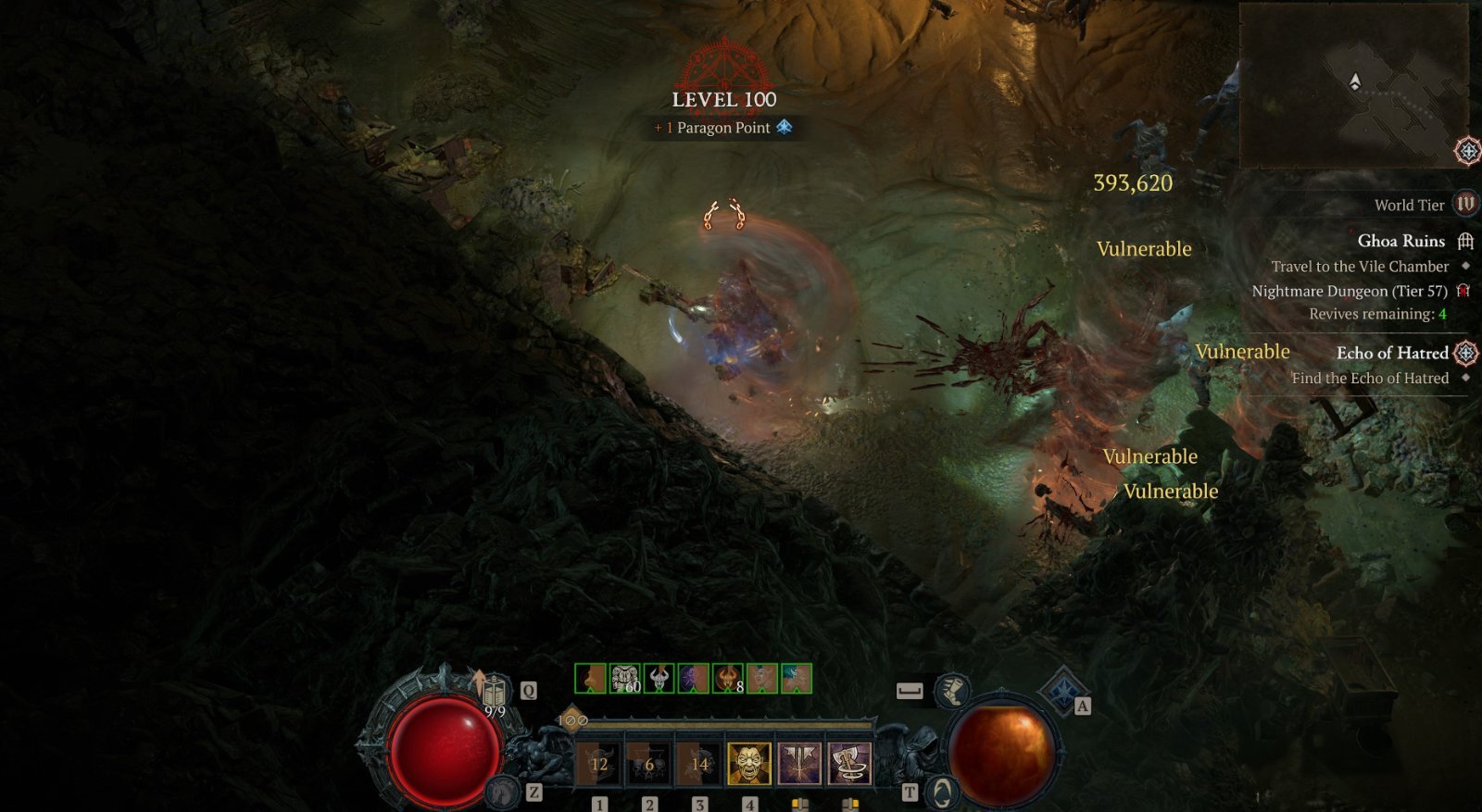The image size is (1482, 812).
Task: Click the quest marker icon below the minimap
Action: [x=1467, y=150]
